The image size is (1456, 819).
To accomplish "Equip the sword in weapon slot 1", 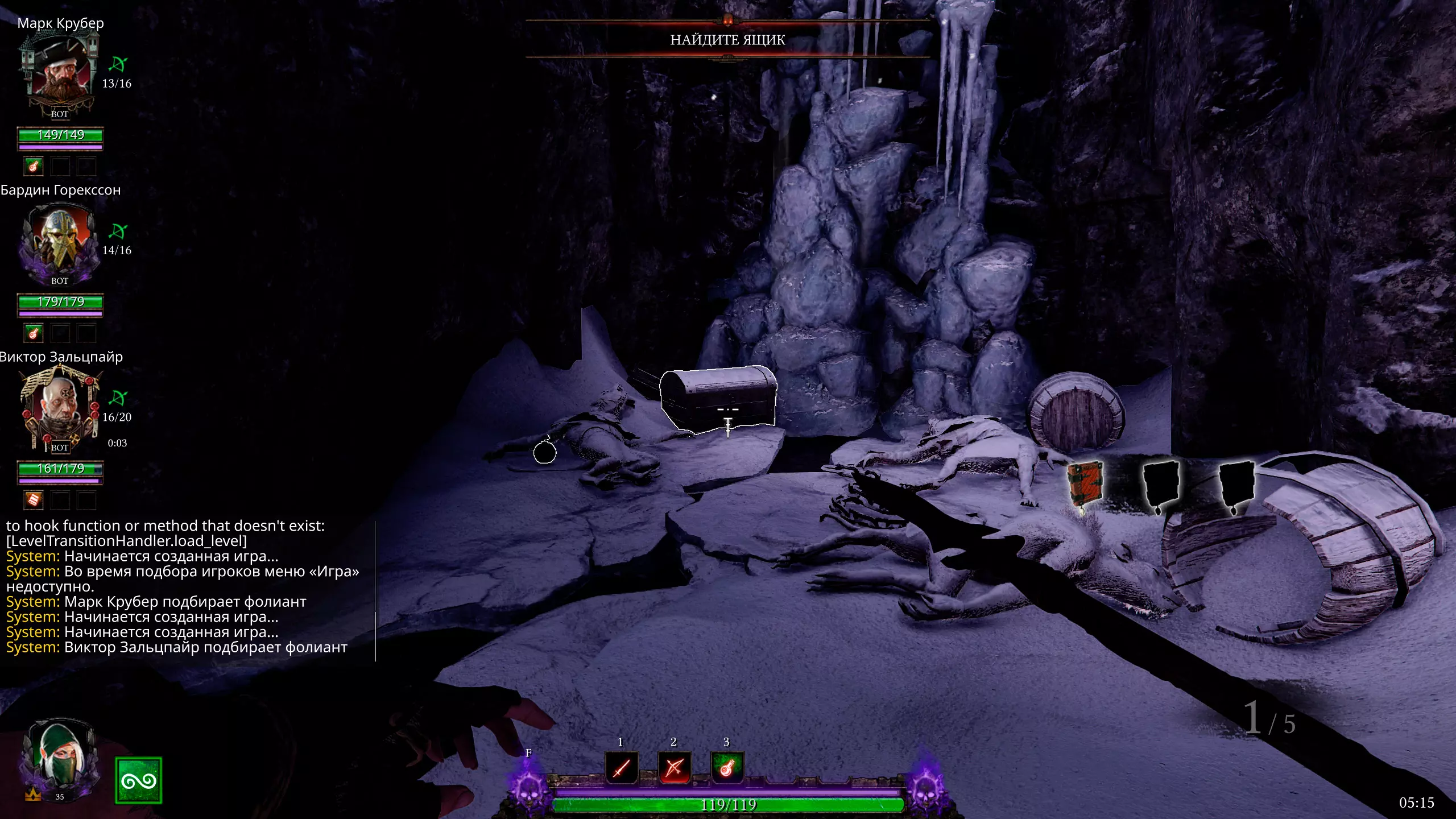I will click(621, 768).
